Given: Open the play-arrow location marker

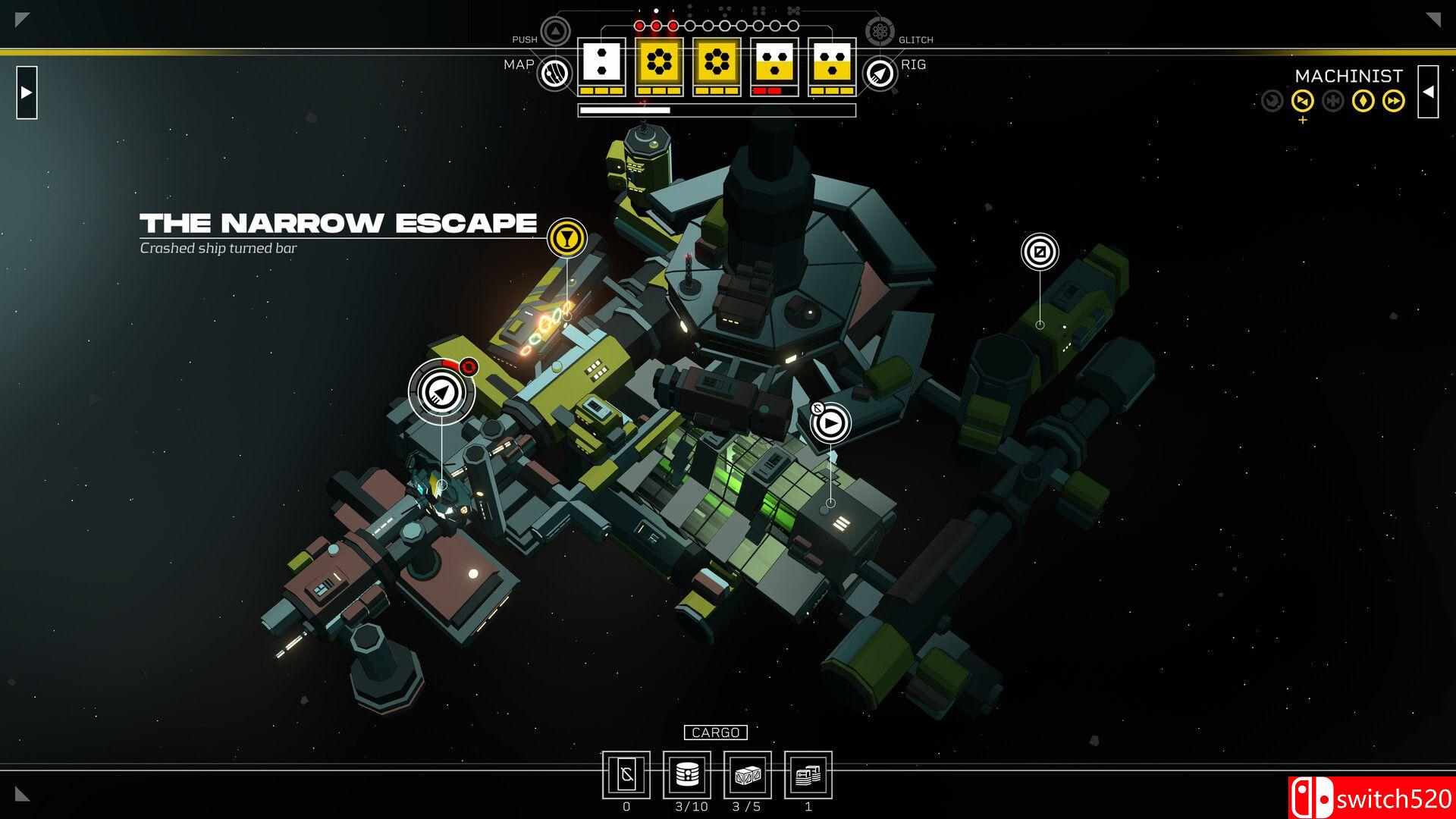Looking at the screenshot, I should point(830,423).
